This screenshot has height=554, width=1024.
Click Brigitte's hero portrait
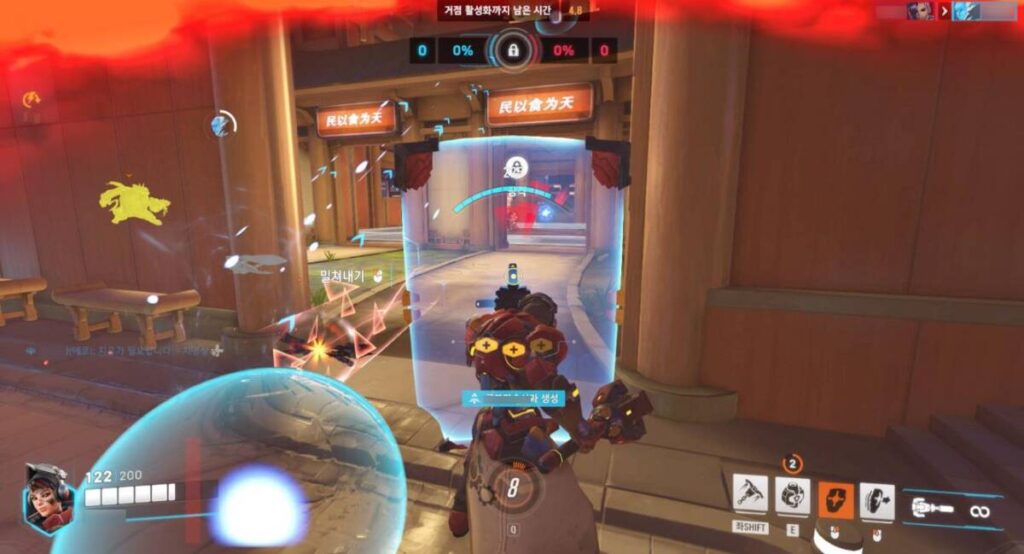(x=47, y=496)
